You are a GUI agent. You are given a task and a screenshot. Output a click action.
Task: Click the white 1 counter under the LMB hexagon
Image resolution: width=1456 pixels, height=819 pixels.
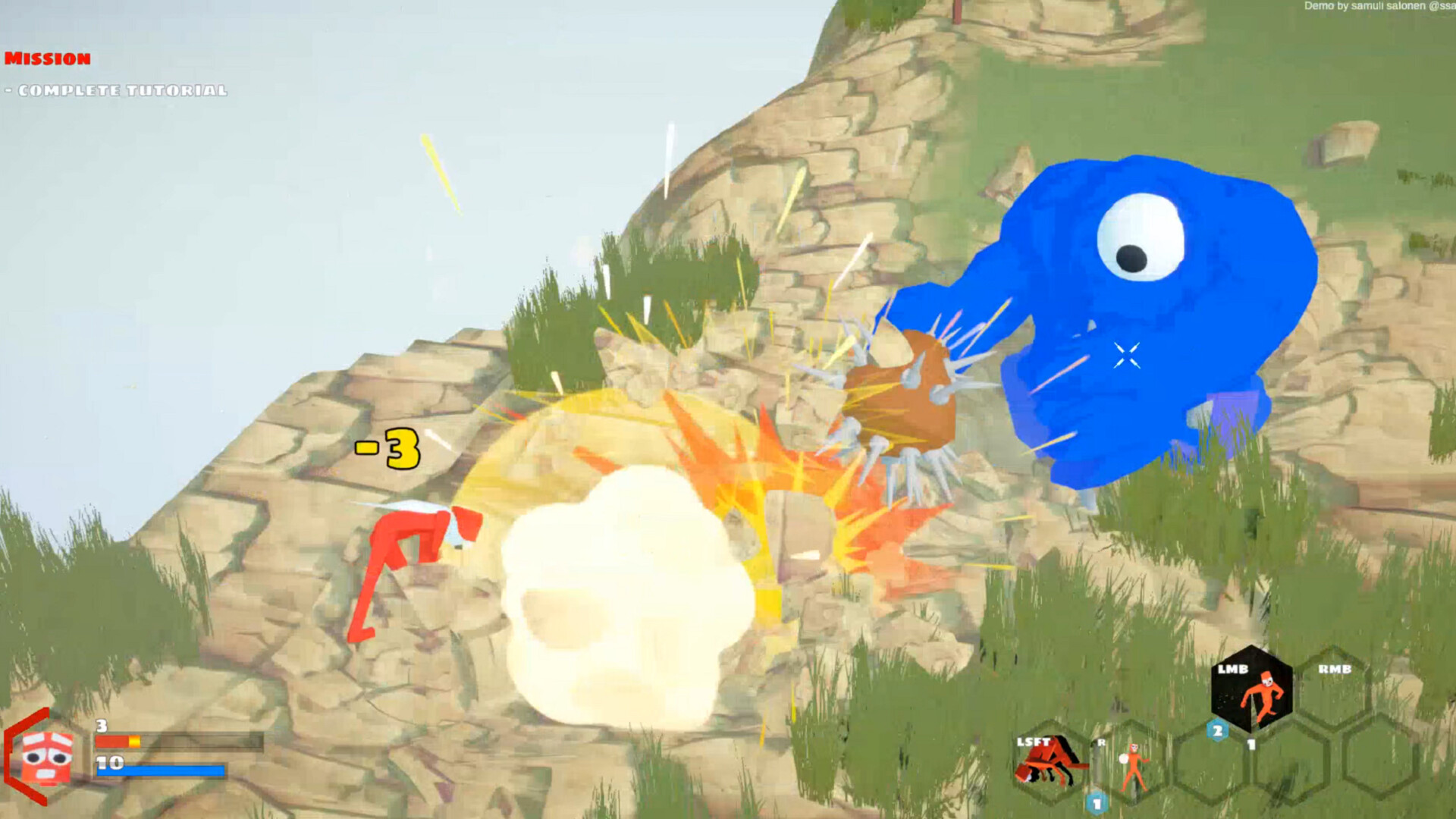[1251, 744]
